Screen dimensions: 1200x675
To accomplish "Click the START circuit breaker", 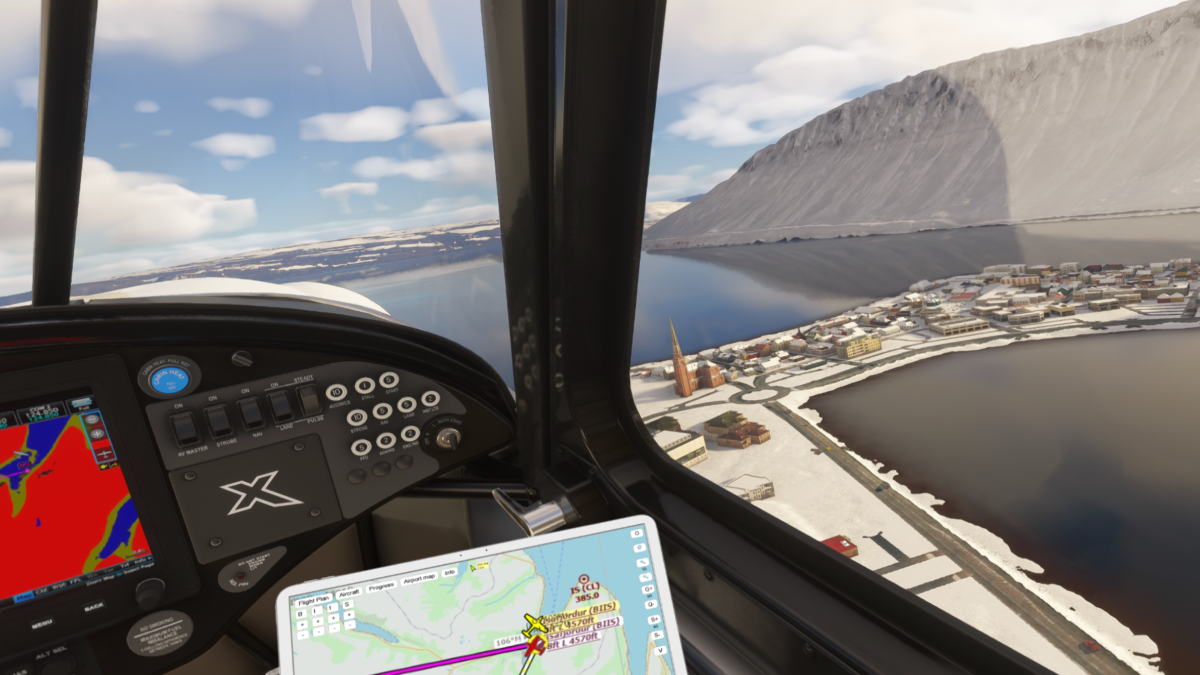I will 389,379.
